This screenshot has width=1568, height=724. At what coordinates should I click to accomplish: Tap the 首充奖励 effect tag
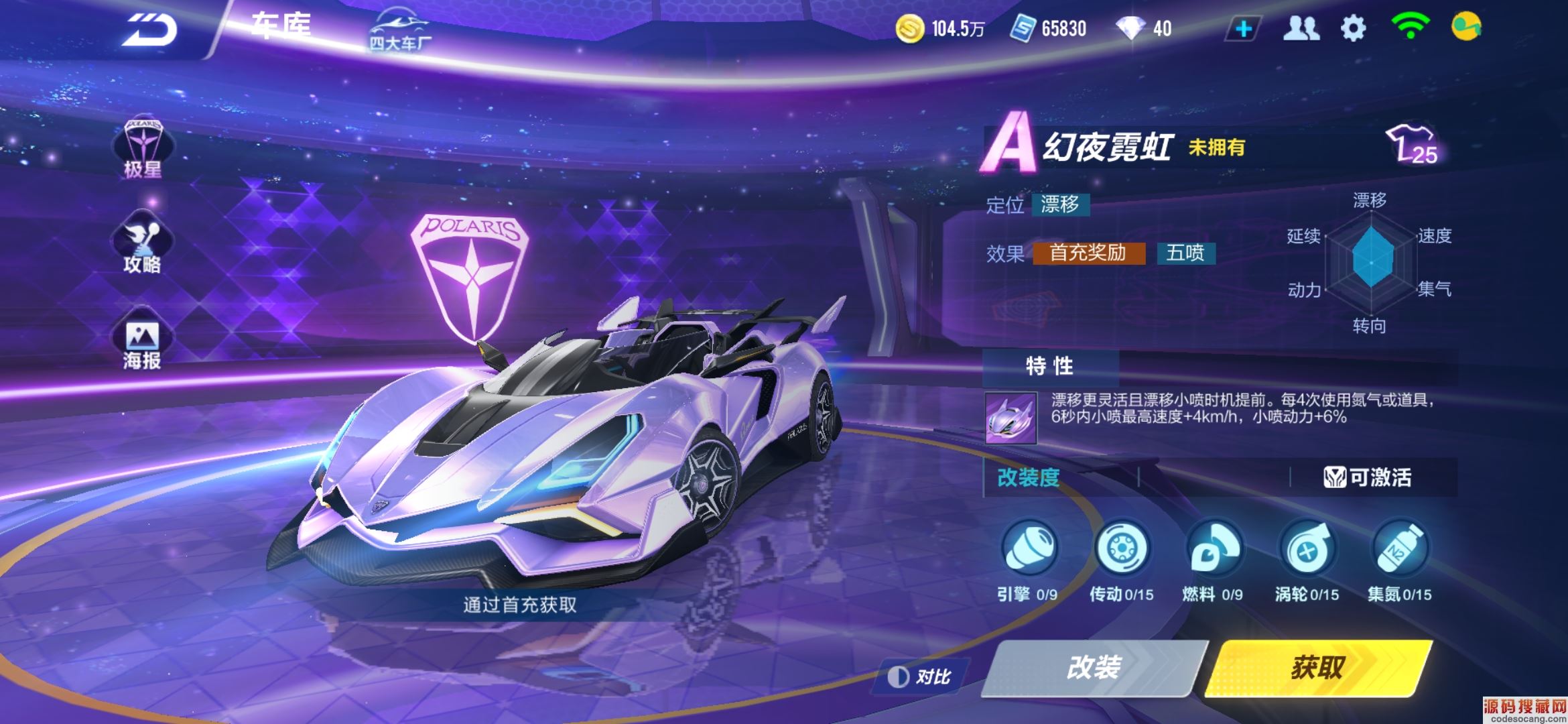point(1088,253)
